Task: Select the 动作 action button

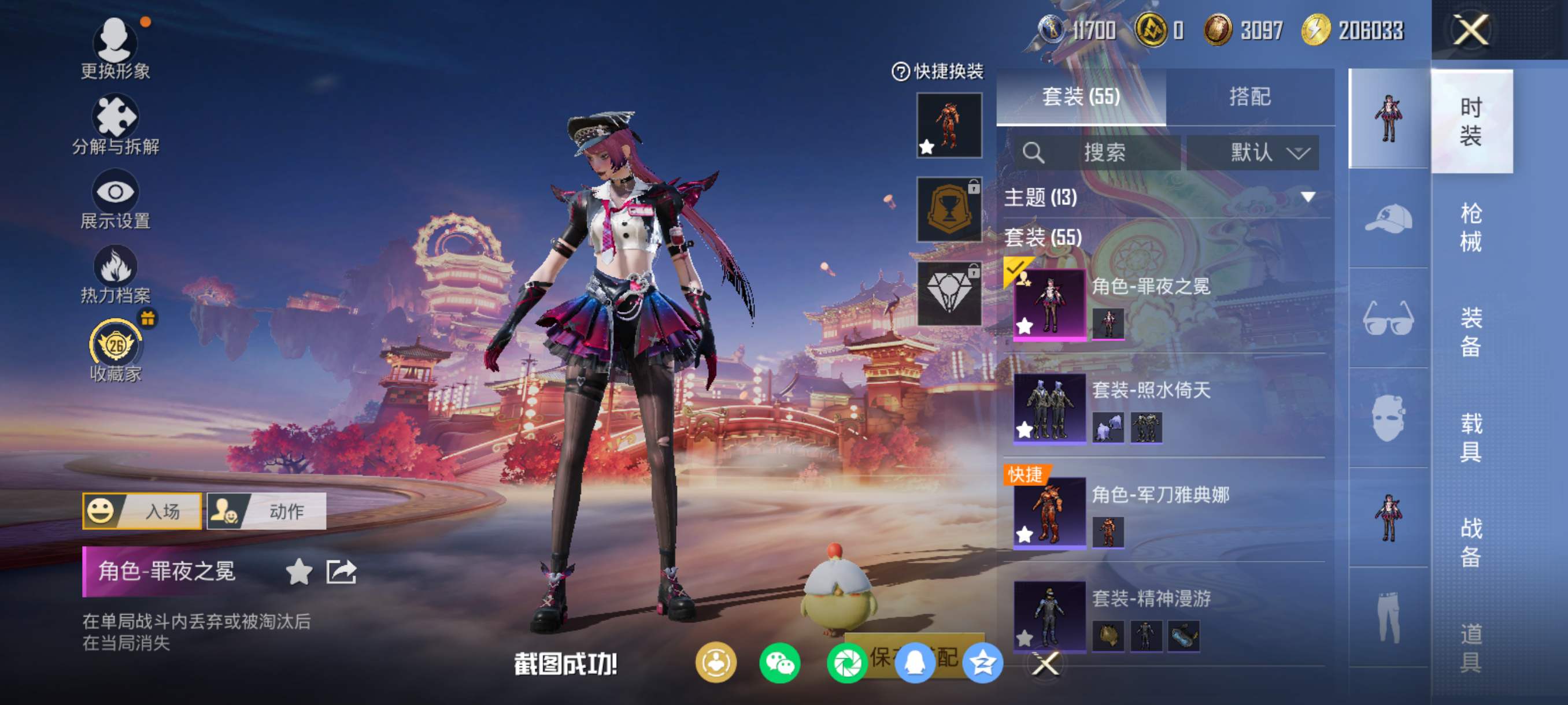Action: tap(267, 511)
